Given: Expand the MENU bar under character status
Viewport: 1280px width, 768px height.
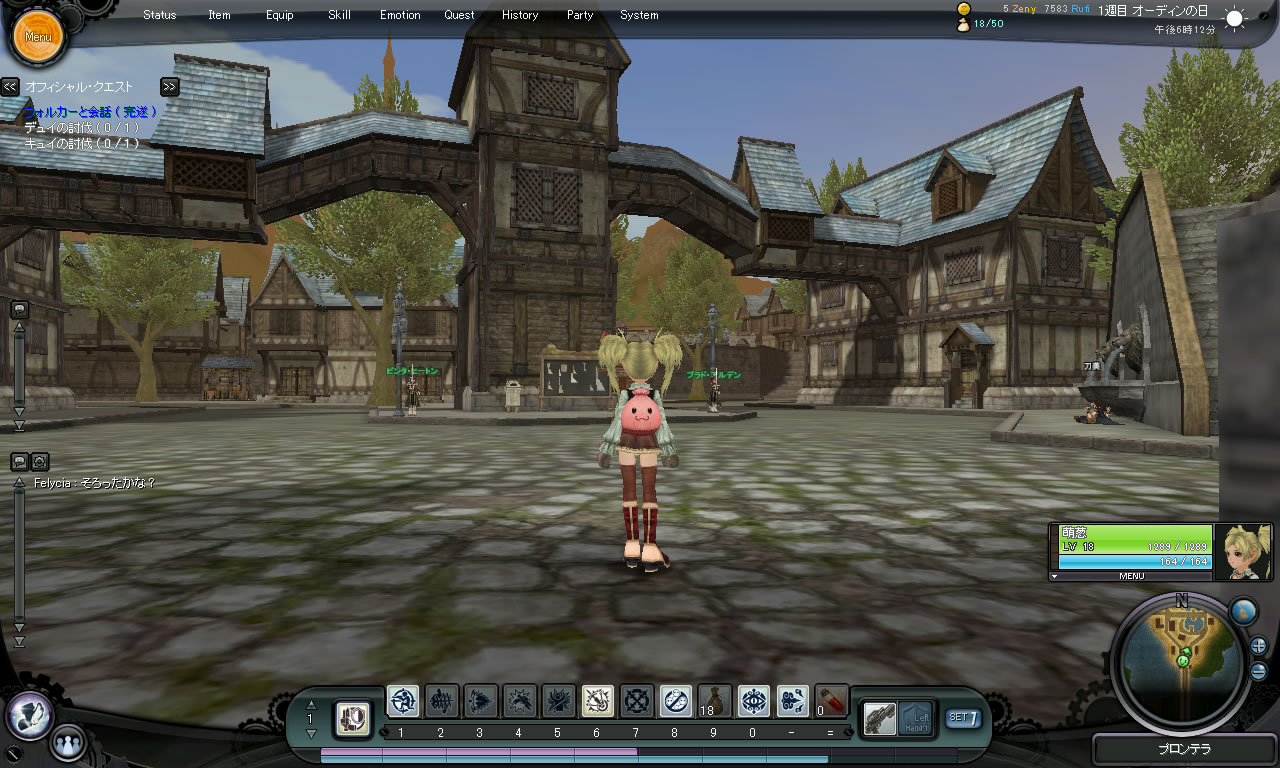Looking at the screenshot, I should tap(1131, 576).
